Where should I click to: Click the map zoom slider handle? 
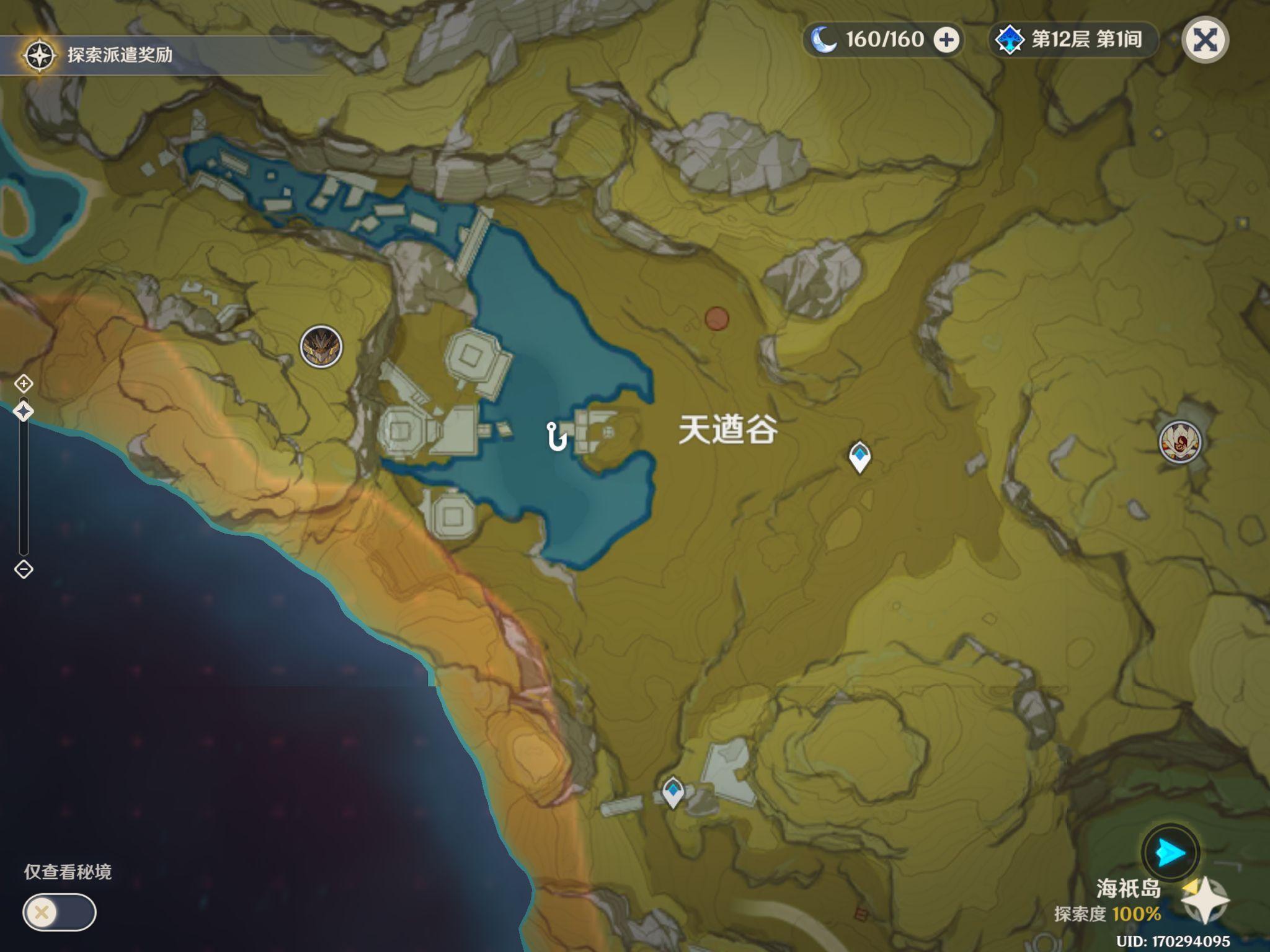pos(24,411)
